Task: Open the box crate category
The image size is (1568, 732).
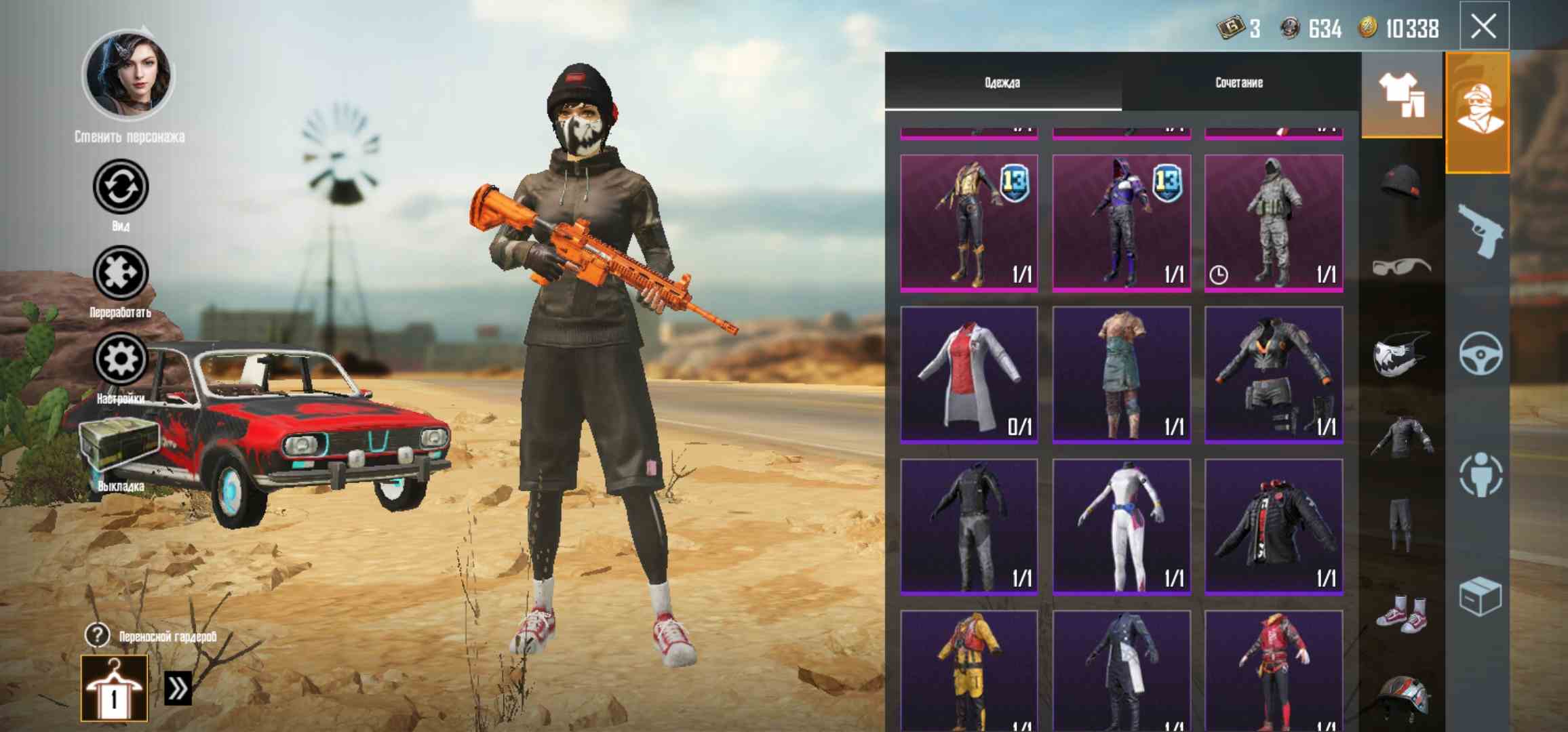Action: point(1480,596)
